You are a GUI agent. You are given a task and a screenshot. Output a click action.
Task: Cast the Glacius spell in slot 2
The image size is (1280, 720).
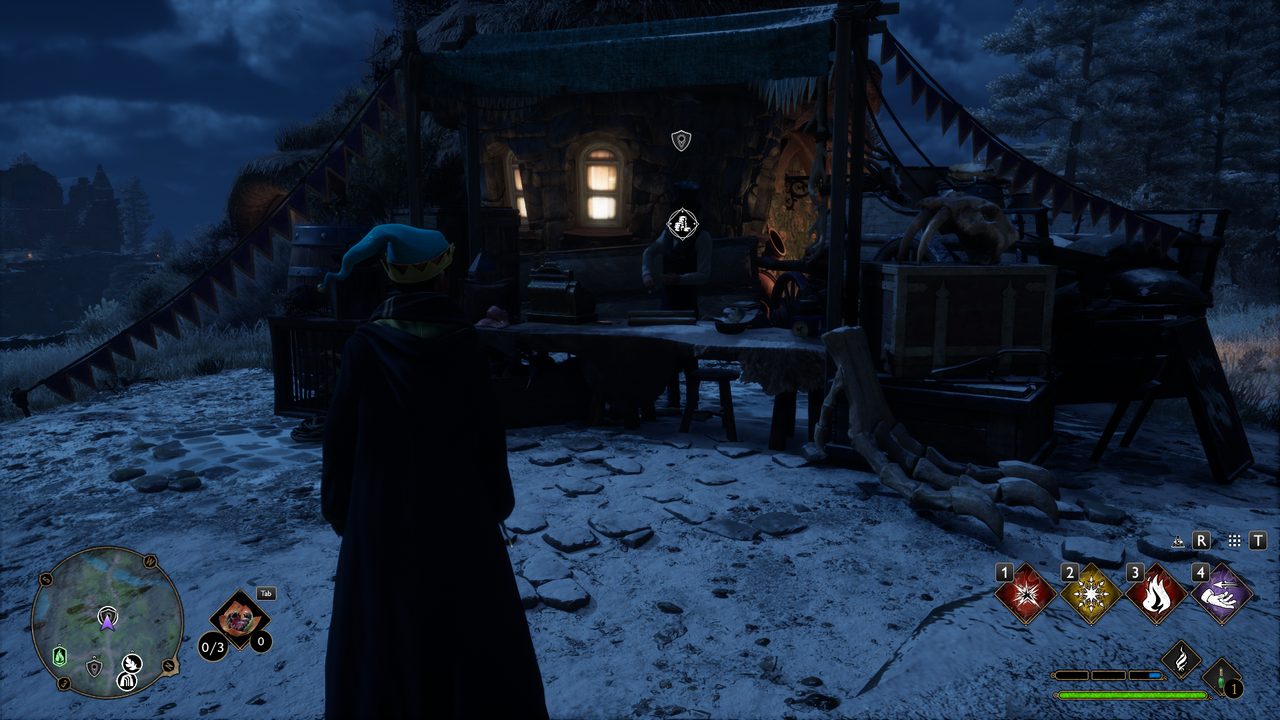click(1091, 595)
